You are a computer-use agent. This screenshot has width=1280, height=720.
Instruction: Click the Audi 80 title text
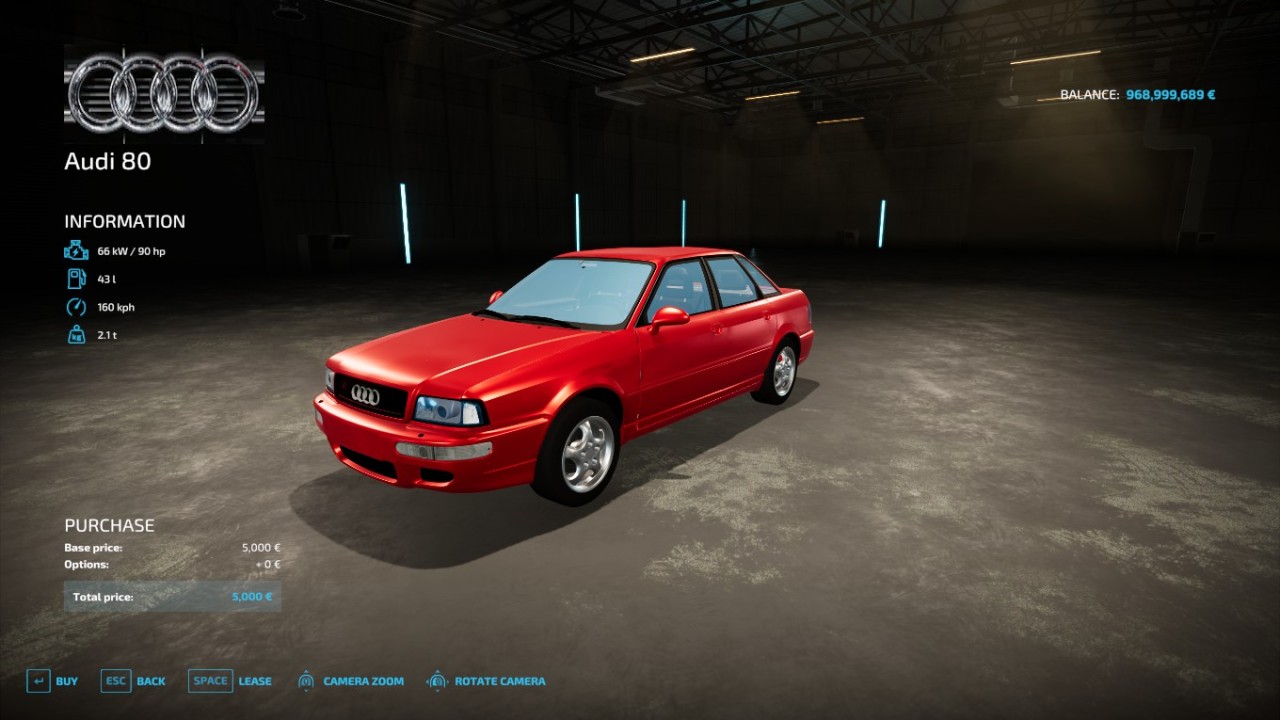(x=106, y=161)
